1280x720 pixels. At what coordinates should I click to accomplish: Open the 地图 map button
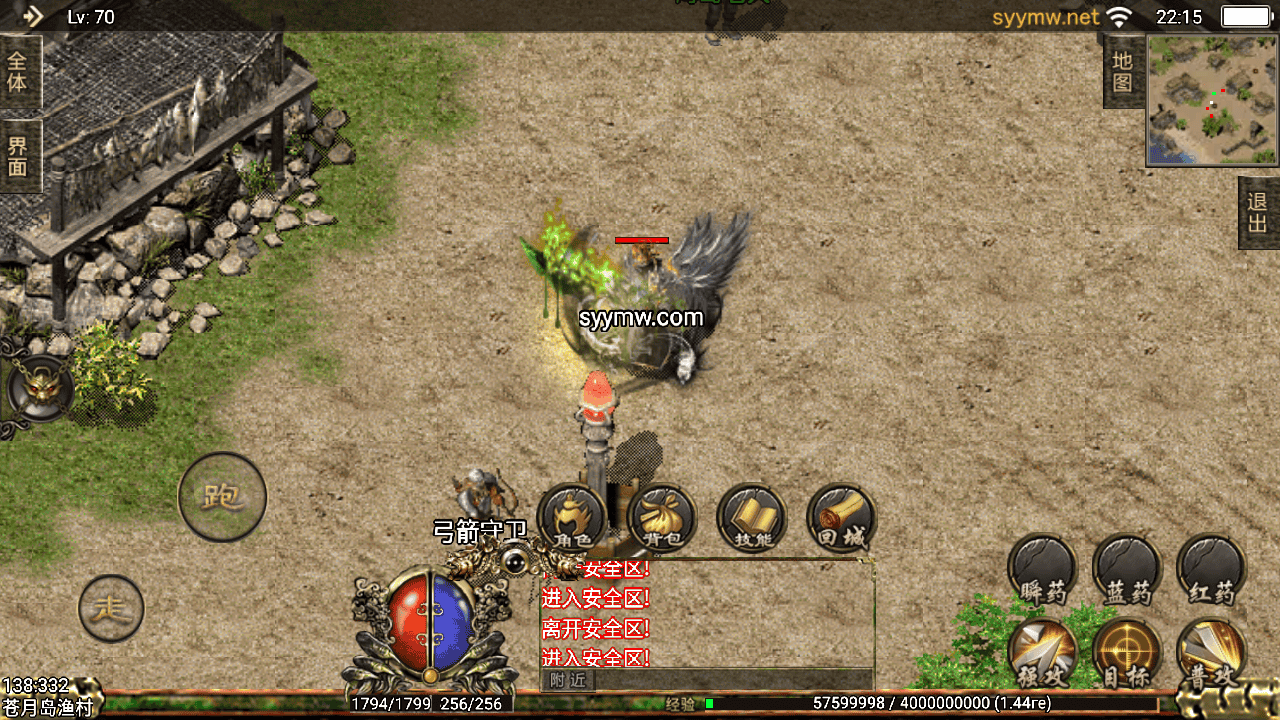tap(1123, 72)
